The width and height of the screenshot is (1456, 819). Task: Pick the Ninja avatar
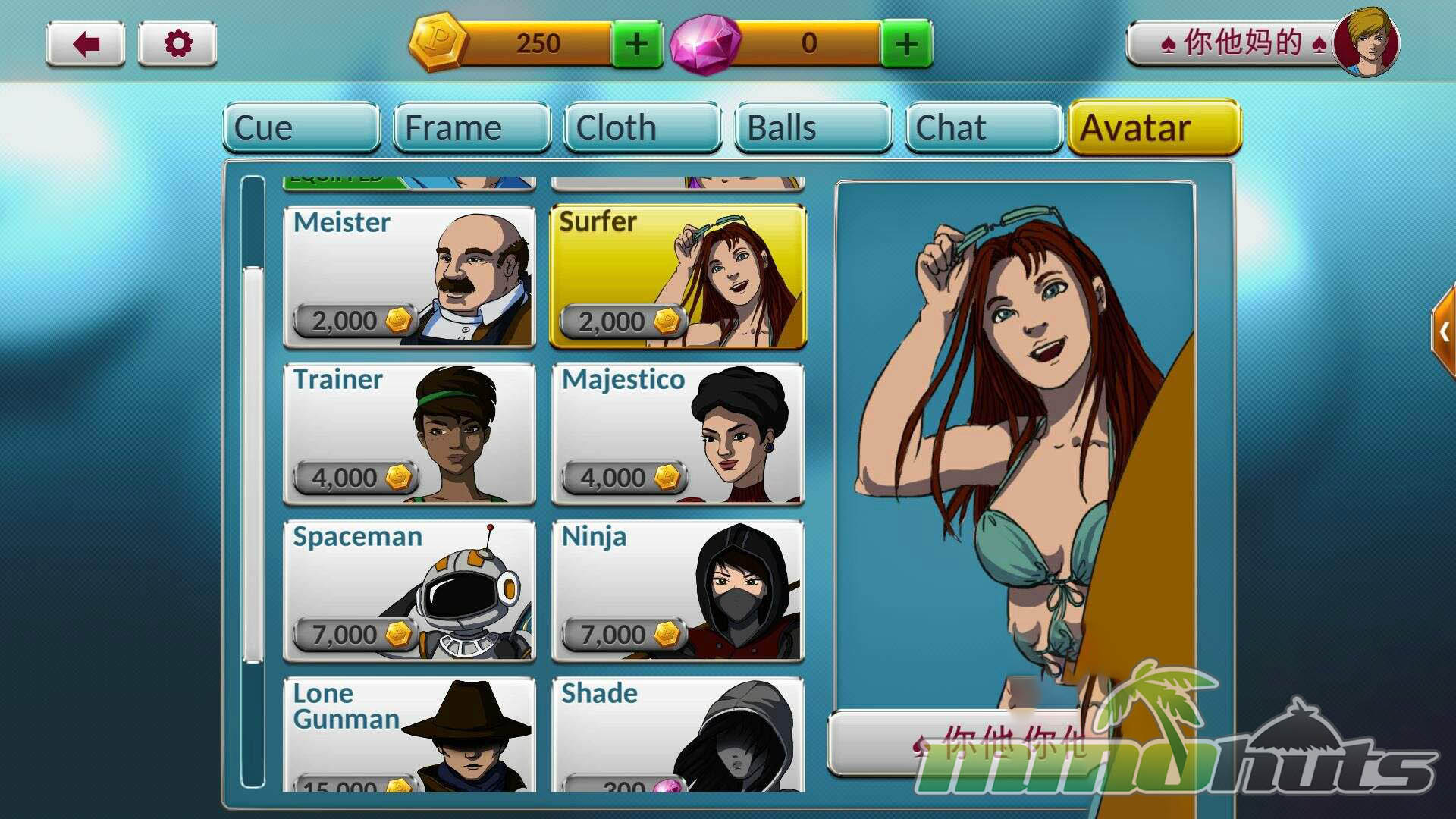click(x=678, y=591)
